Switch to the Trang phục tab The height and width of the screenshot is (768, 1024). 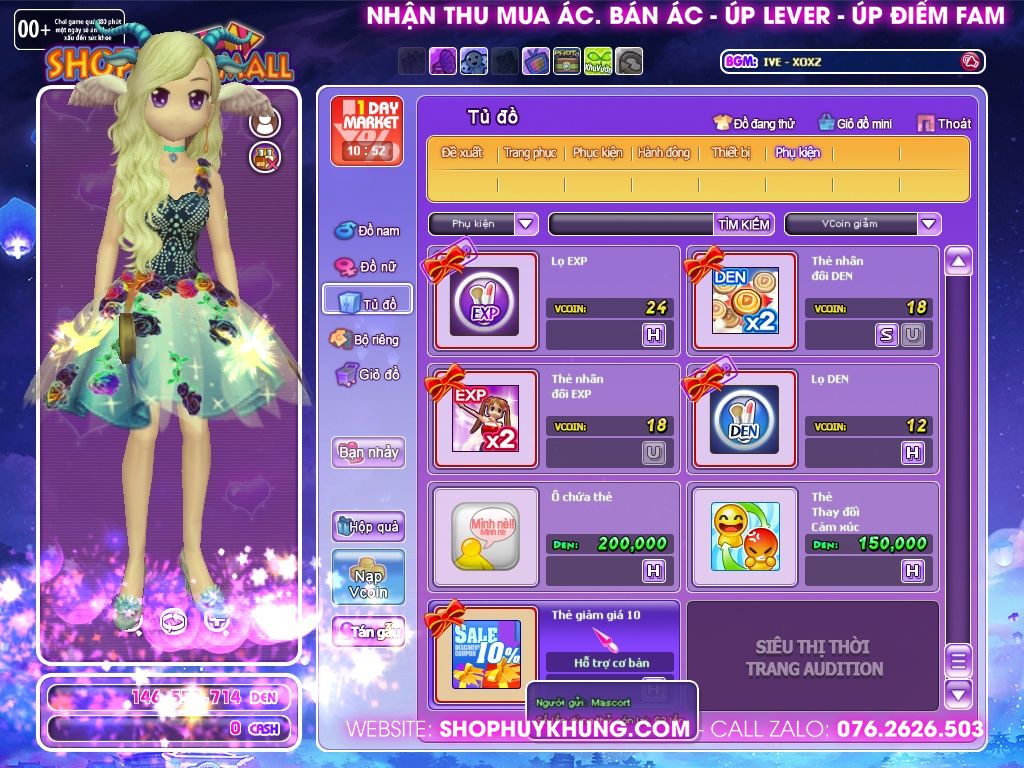(530, 153)
